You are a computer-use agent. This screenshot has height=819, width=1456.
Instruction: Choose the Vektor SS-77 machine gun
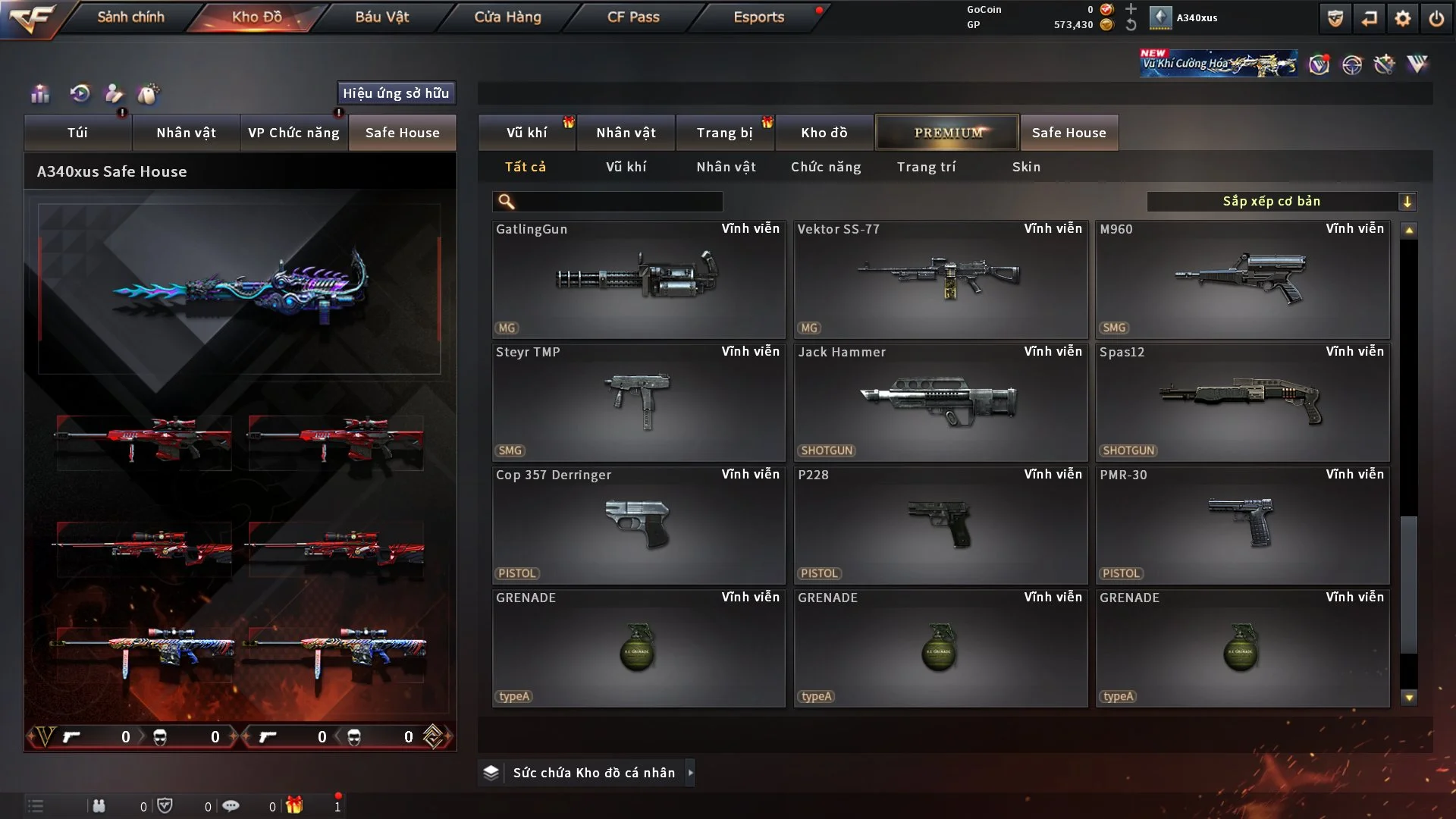[x=940, y=279]
